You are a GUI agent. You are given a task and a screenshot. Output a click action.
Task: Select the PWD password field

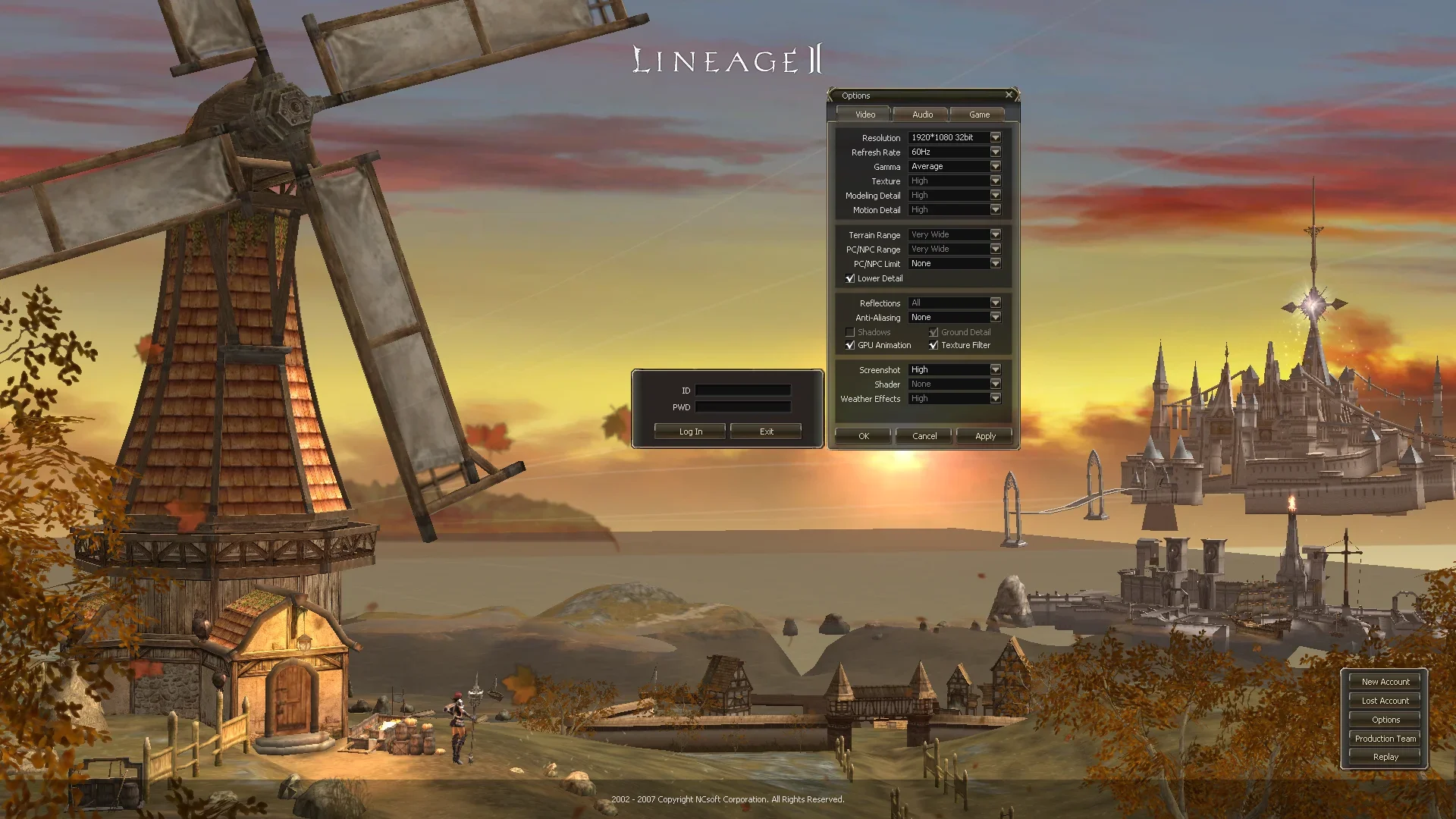click(x=742, y=407)
